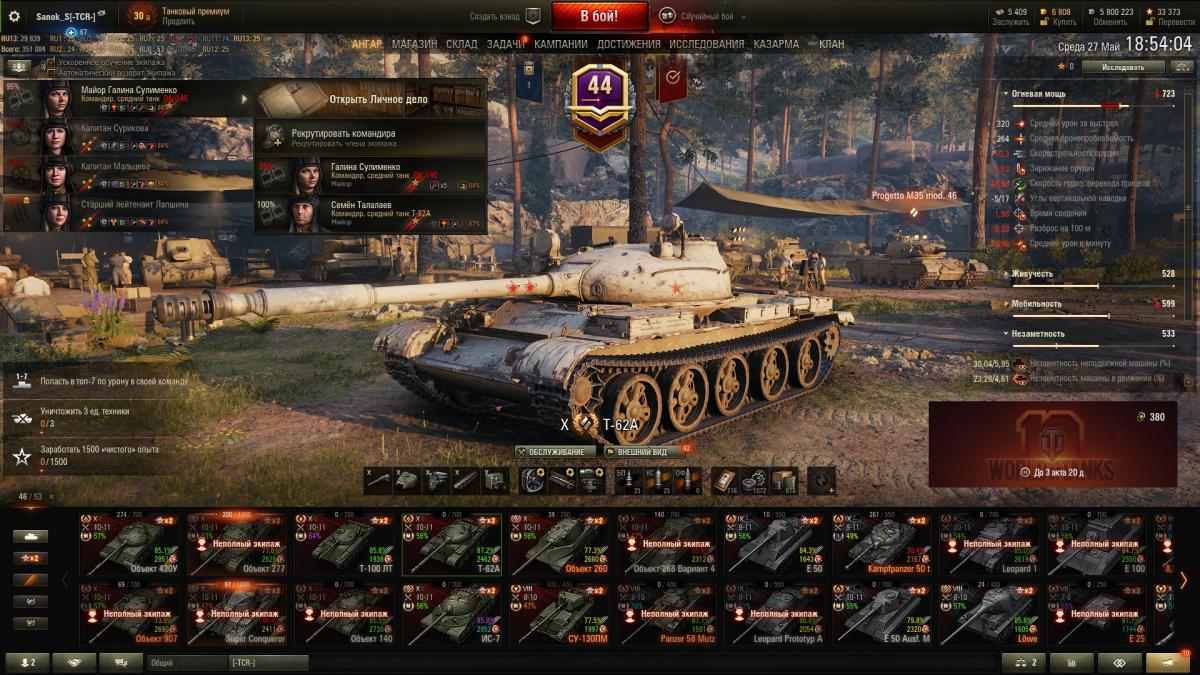
Task: Open the ДОСТИЖЕНИЯ tab
Action: [628, 44]
